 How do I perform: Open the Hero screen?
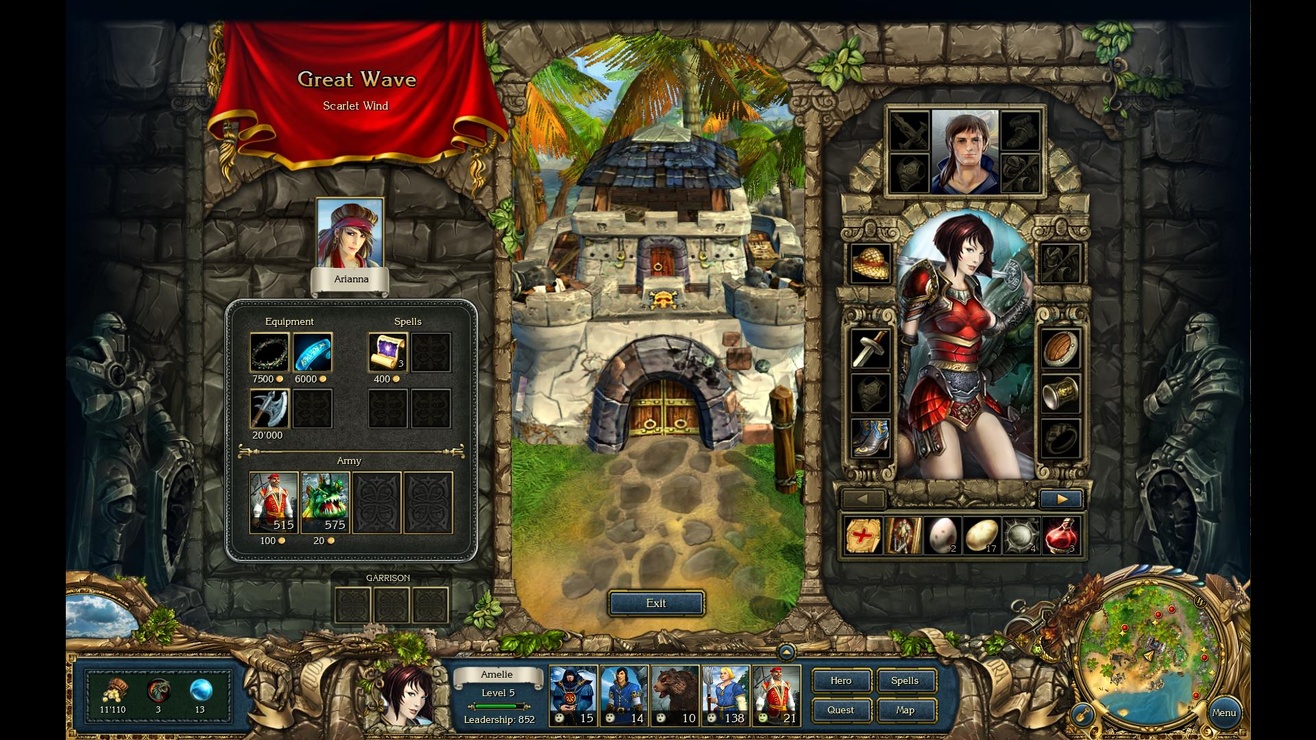click(841, 681)
